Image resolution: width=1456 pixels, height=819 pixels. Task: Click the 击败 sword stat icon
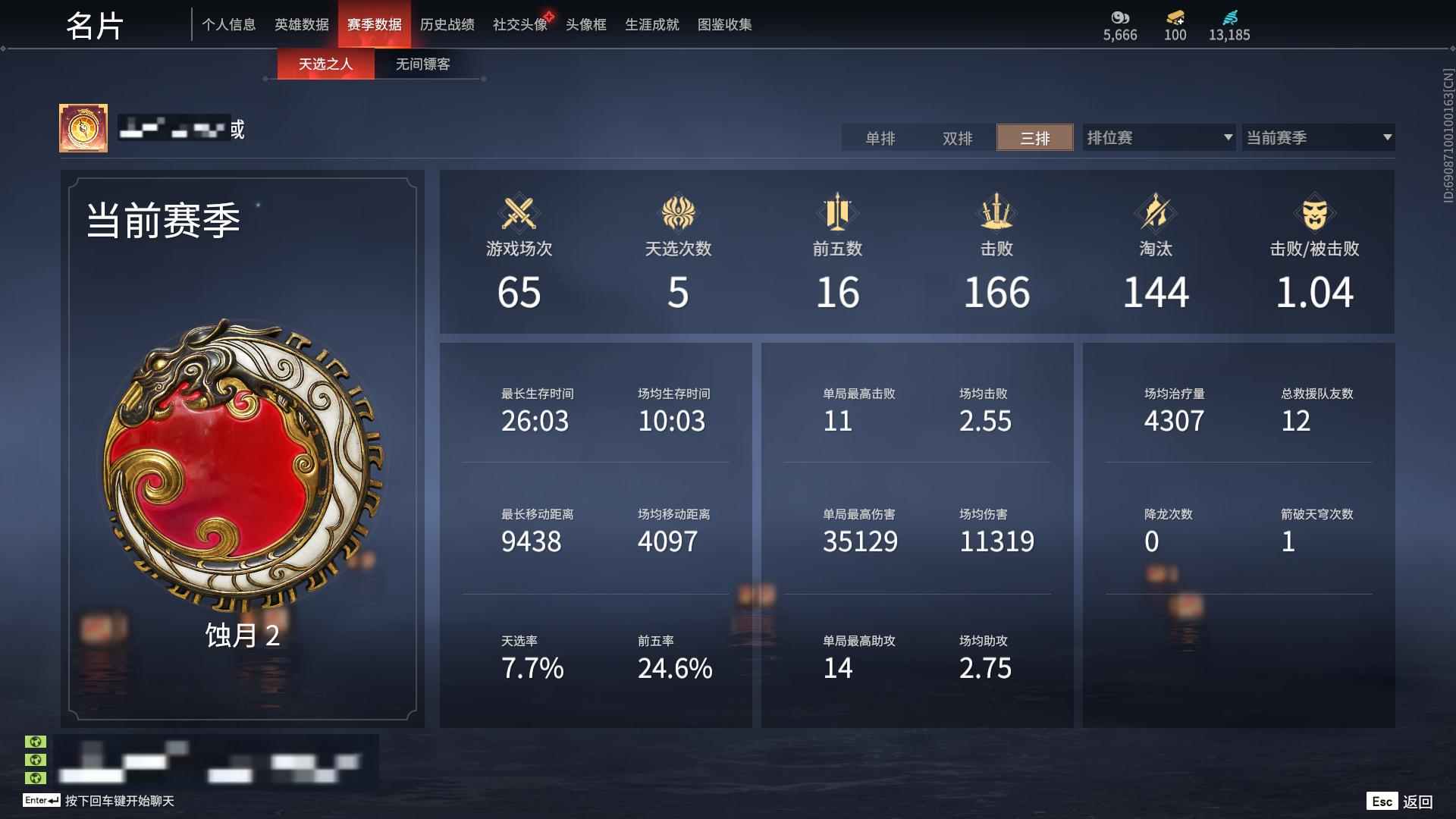tap(997, 215)
